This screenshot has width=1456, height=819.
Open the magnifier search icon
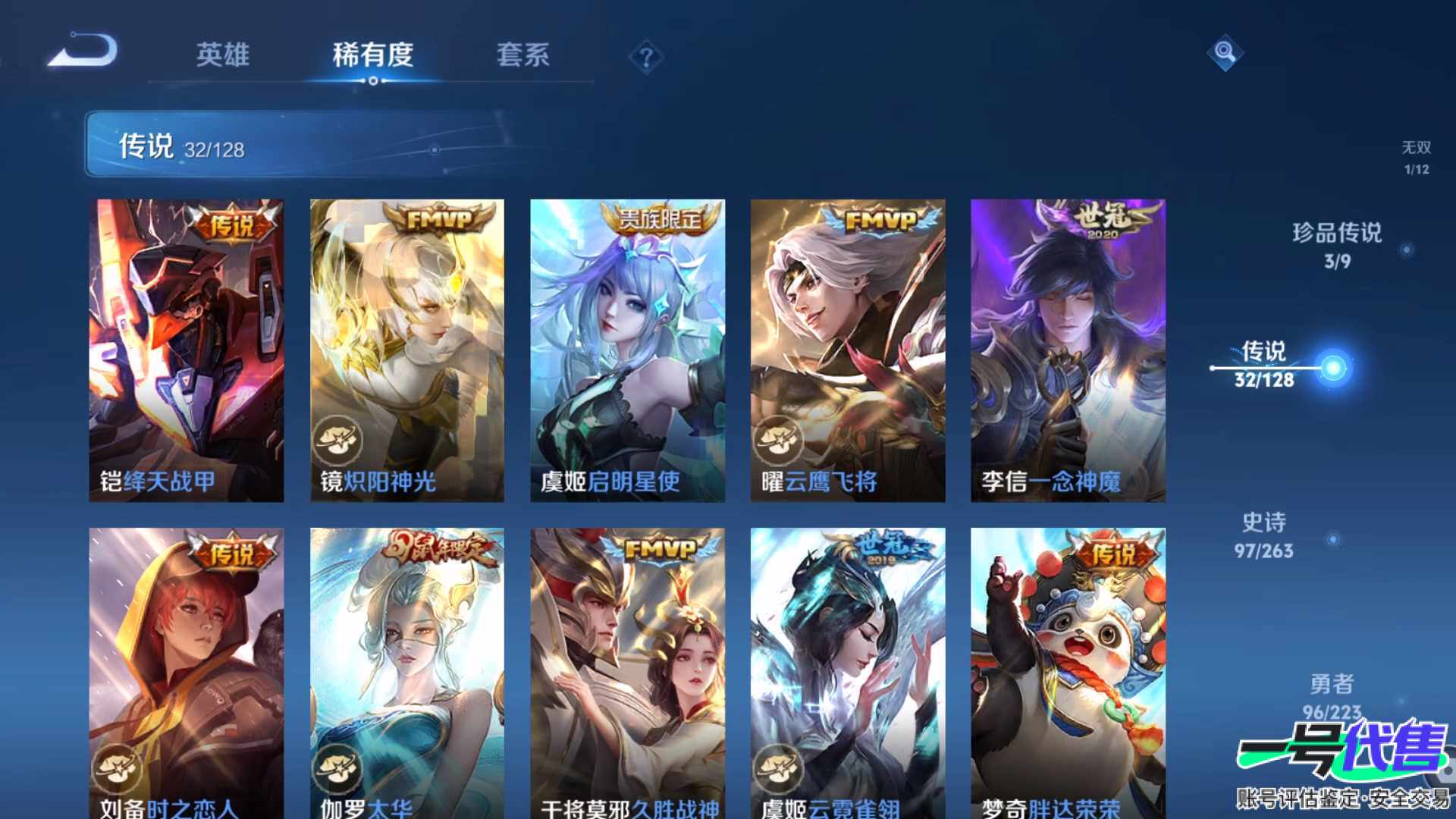tap(1225, 52)
